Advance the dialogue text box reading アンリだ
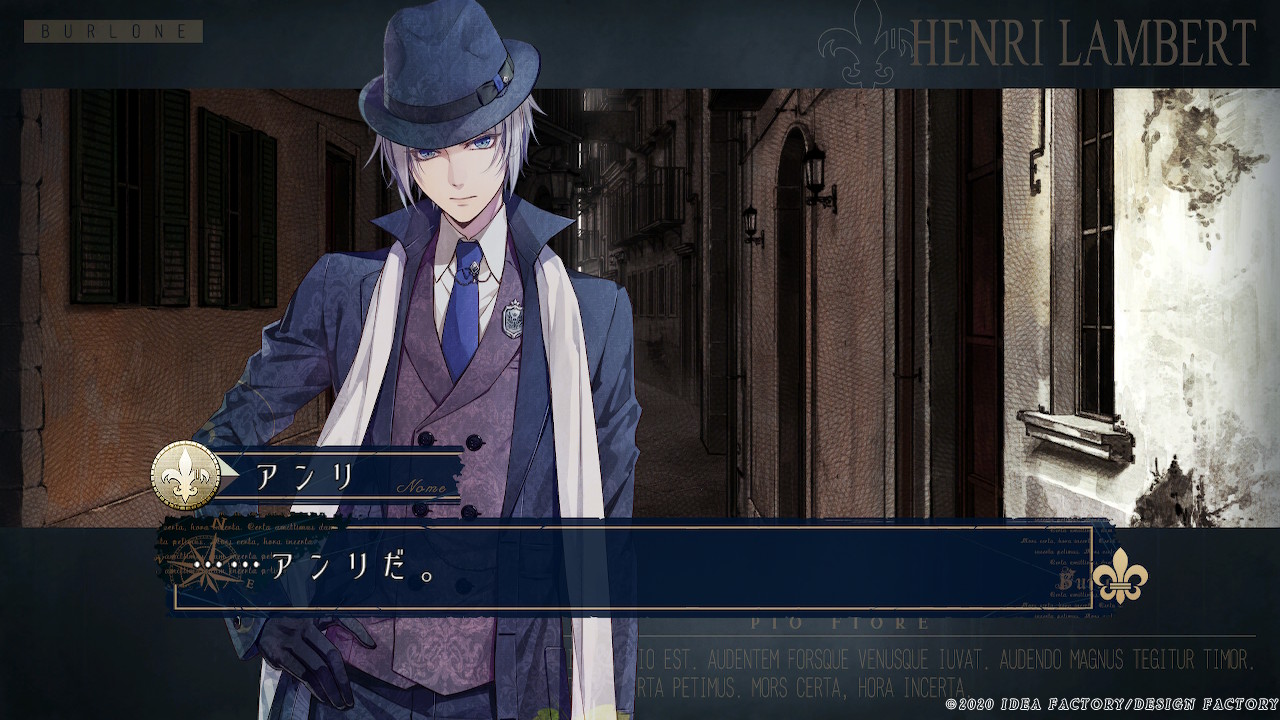The width and height of the screenshot is (1280, 720). pos(630,568)
